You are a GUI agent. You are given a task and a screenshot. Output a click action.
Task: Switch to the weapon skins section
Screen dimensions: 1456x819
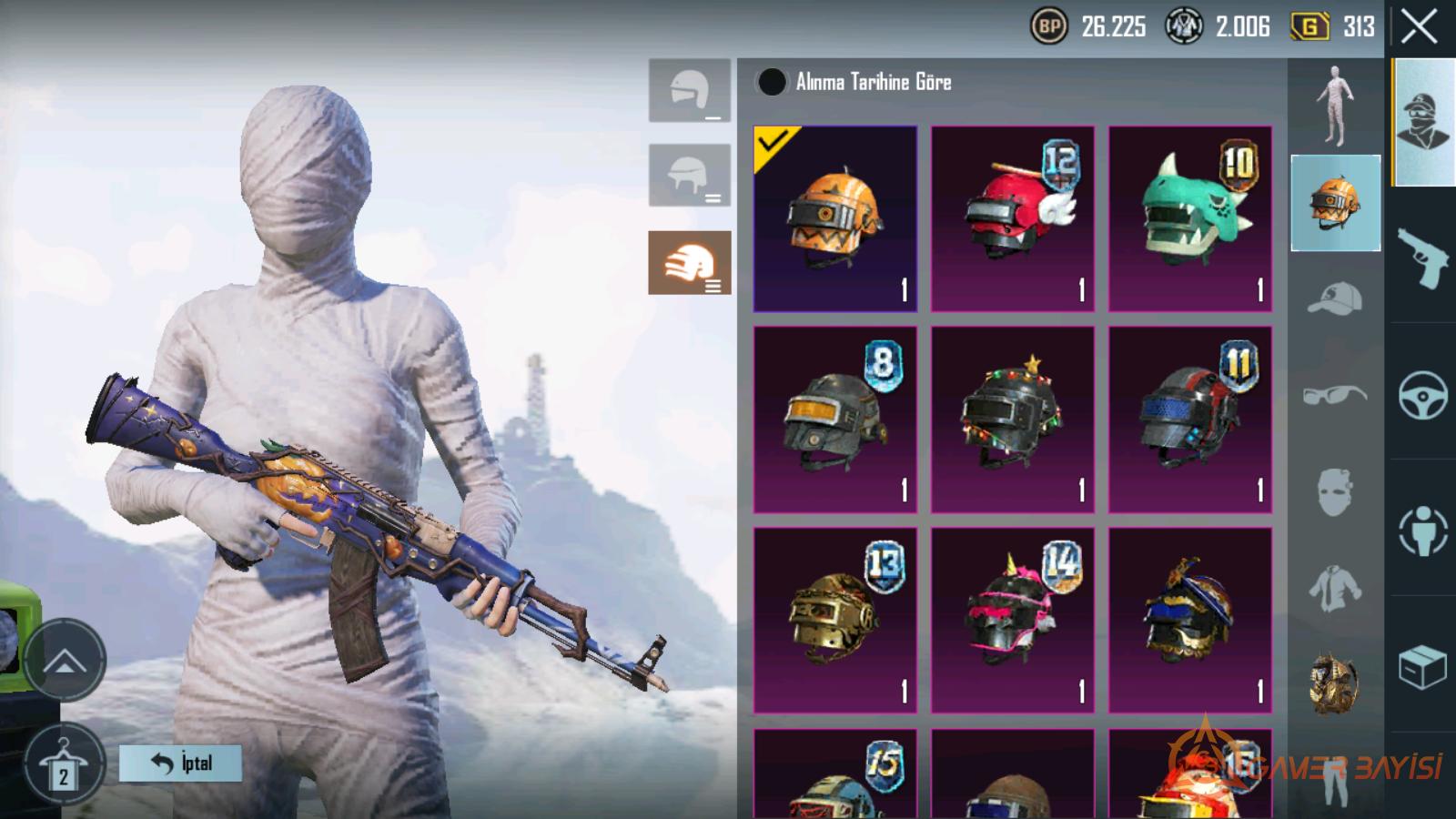tap(1422, 258)
